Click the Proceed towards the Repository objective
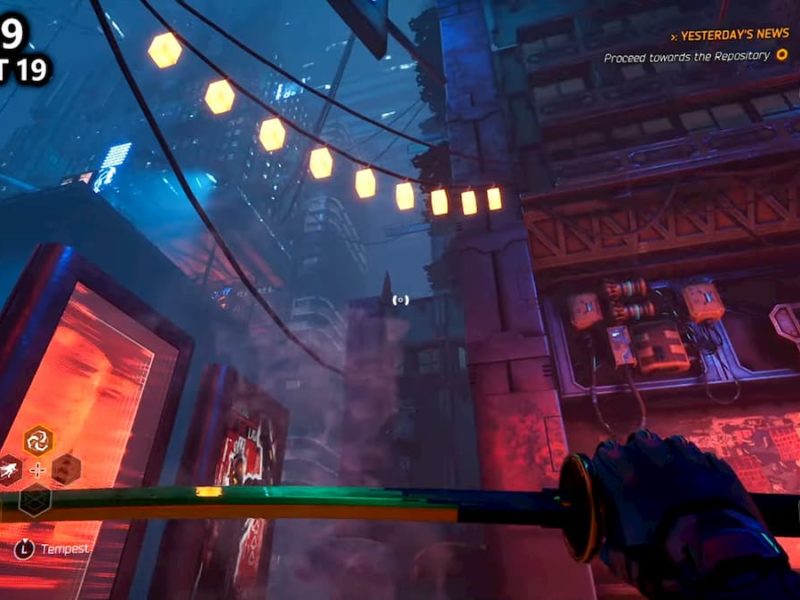 click(x=687, y=57)
